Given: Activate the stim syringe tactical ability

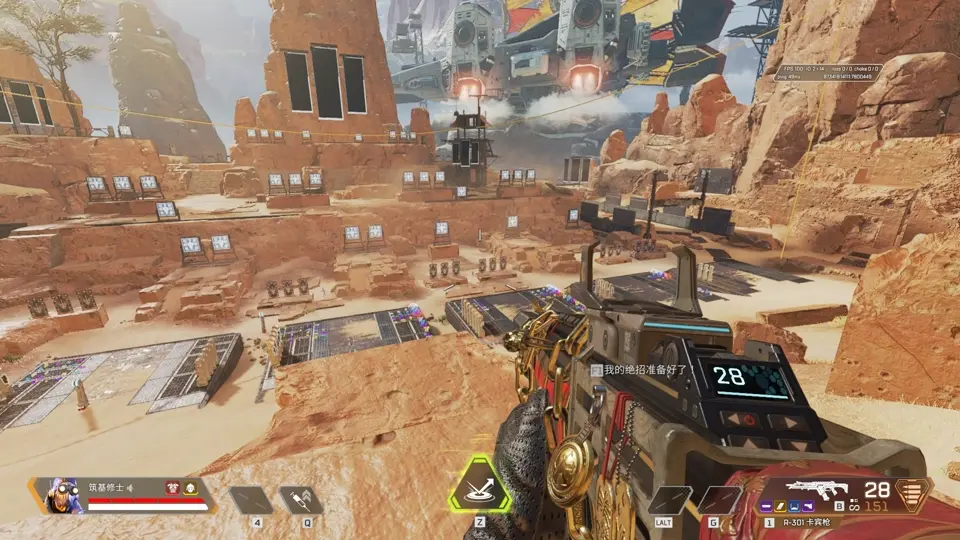Looking at the screenshot, I should (300, 499).
